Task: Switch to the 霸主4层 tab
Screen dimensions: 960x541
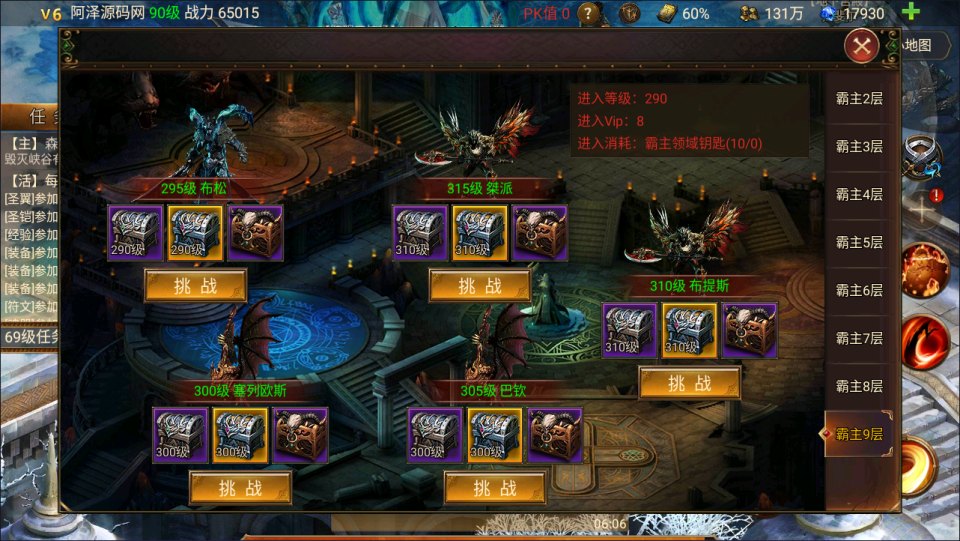Action: pos(859,194)
